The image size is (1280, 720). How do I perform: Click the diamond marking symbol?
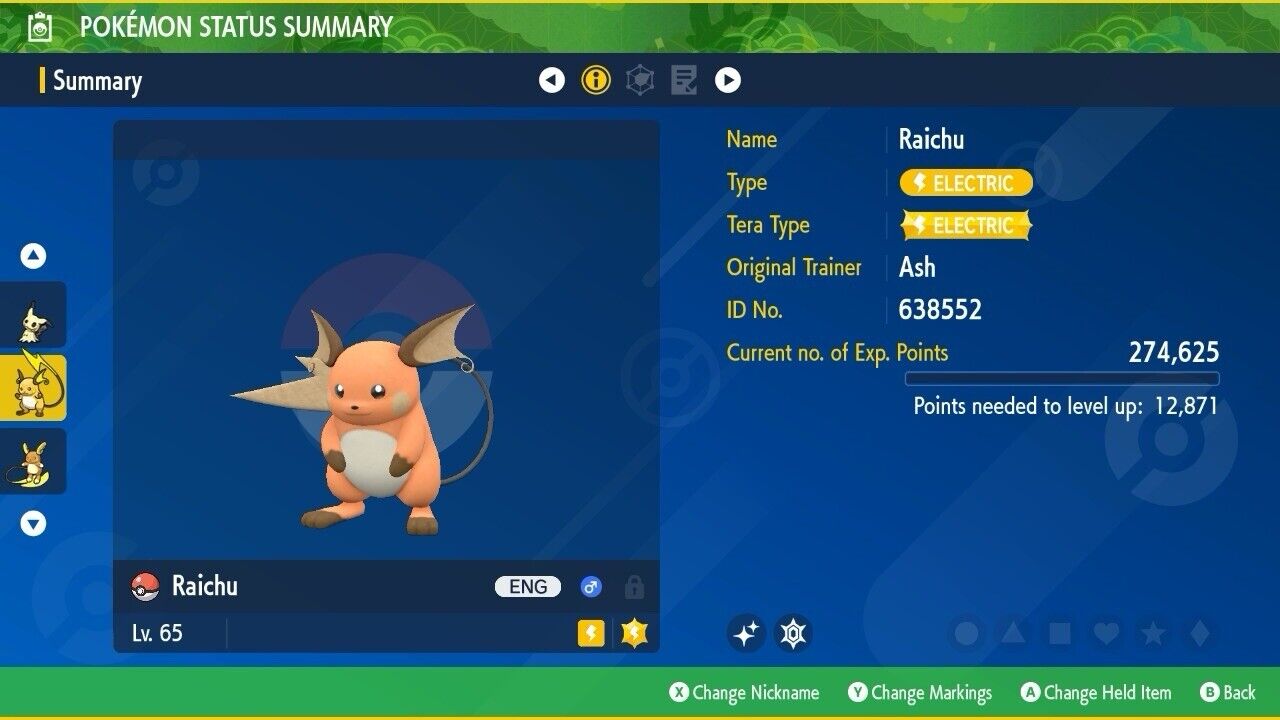(1199, 633)
